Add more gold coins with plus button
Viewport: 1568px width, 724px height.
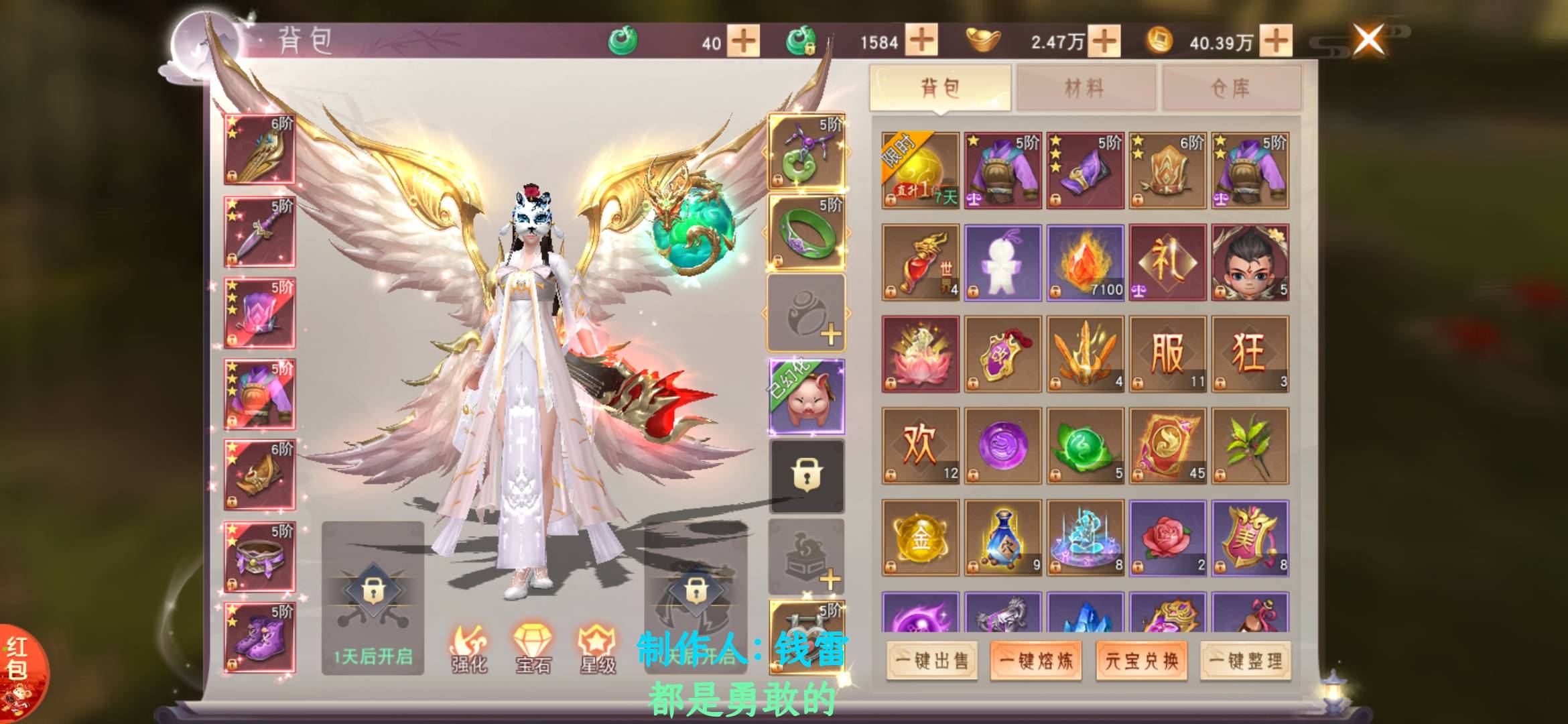pos(1276,41)
